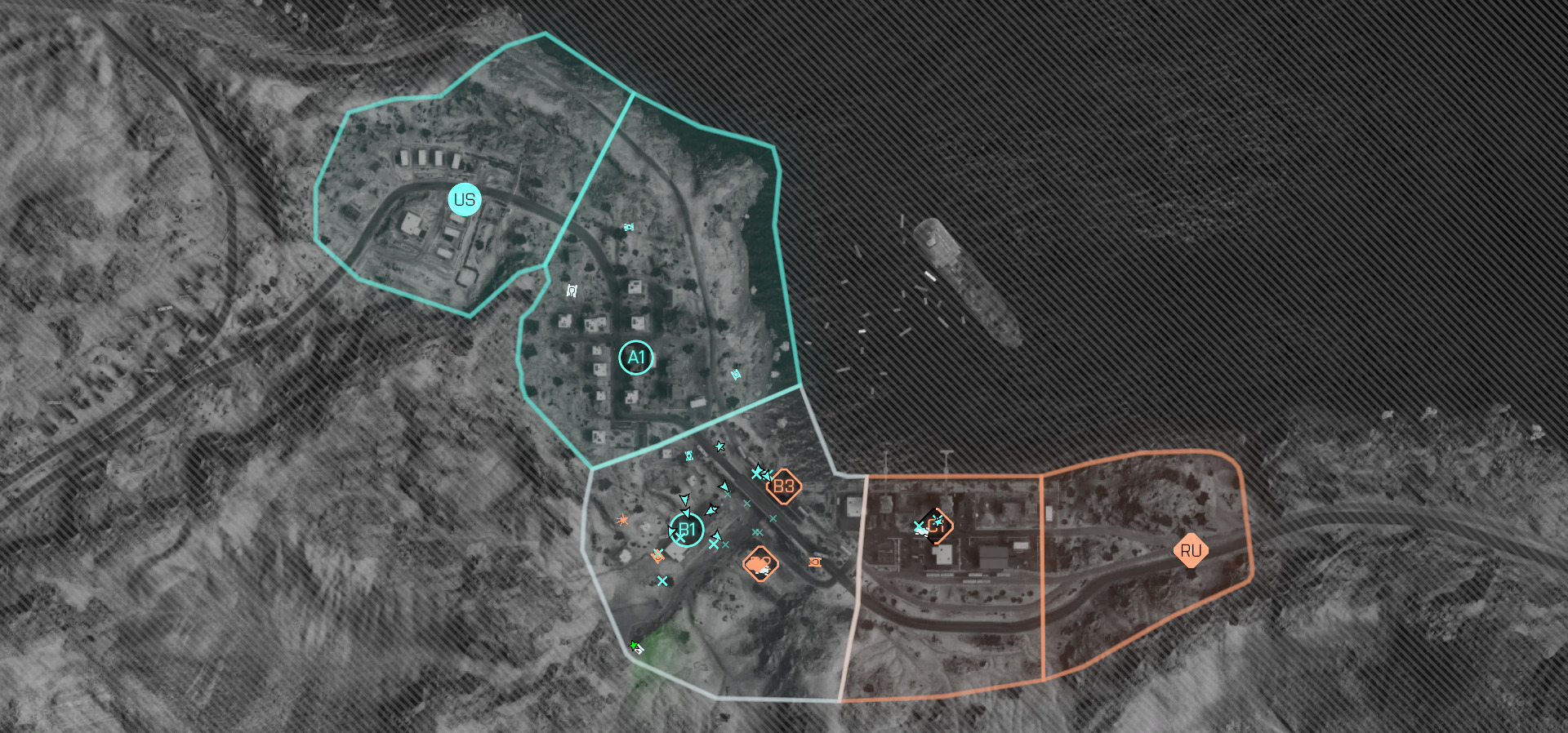The height and width of the screenshot is (733, 1568).
Task: Click the squadmate arrow cluster near B3
Action: (763, 473)
